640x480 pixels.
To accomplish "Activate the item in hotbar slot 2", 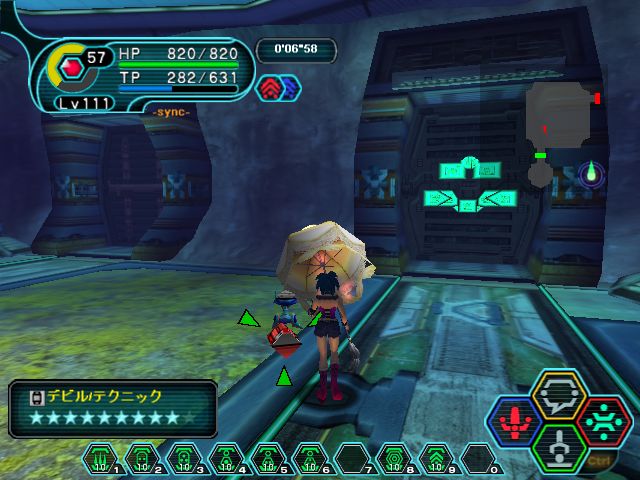I will point(143,458).
